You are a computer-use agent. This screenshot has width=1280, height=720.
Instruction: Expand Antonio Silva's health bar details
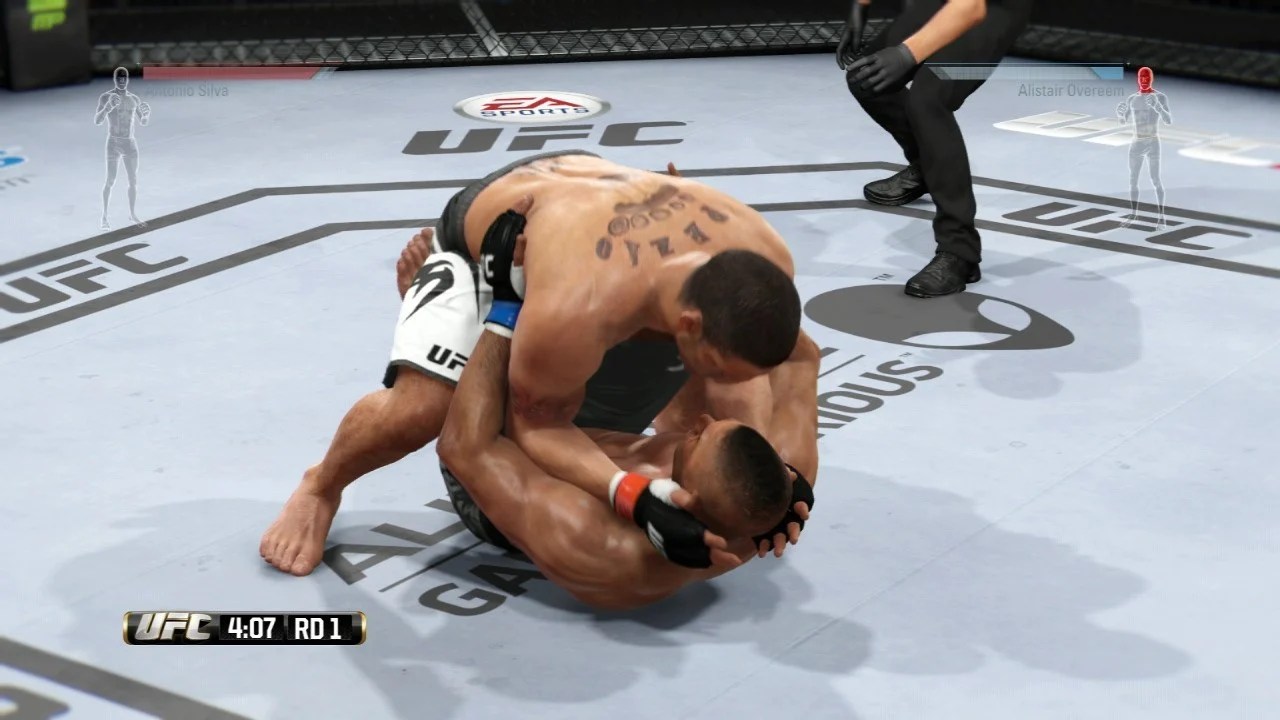click(230, 72)
